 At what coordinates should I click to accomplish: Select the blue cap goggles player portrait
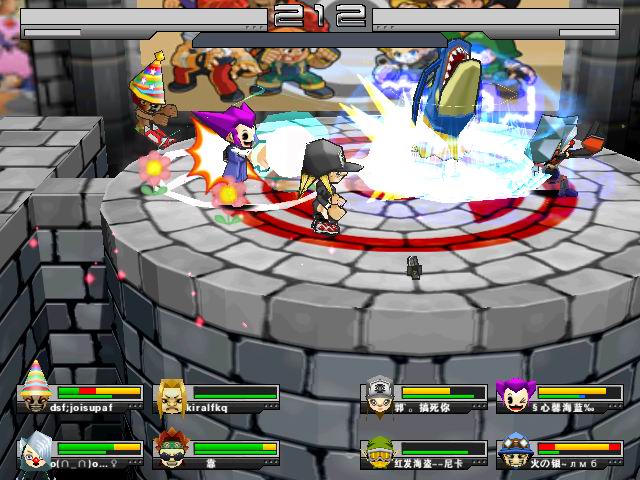point(515,452)
